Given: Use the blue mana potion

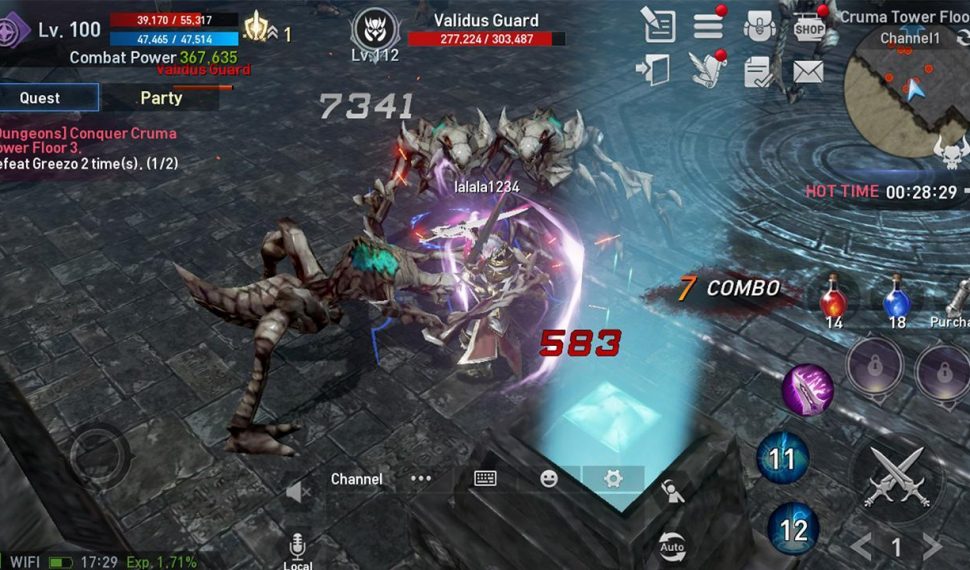Looking at the screenshot, I should (x=896, y=300).
